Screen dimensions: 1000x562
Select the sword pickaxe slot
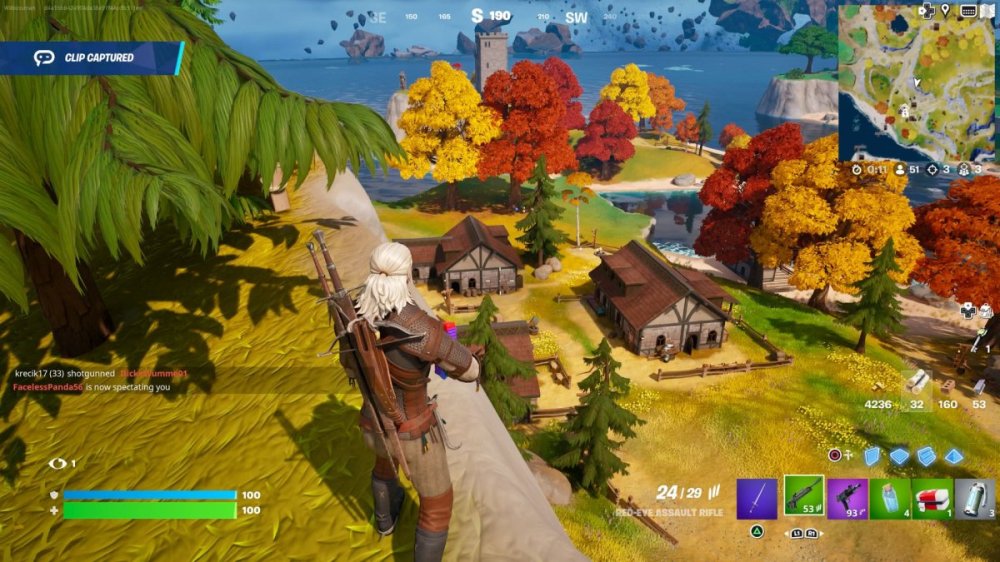(757, 498)
